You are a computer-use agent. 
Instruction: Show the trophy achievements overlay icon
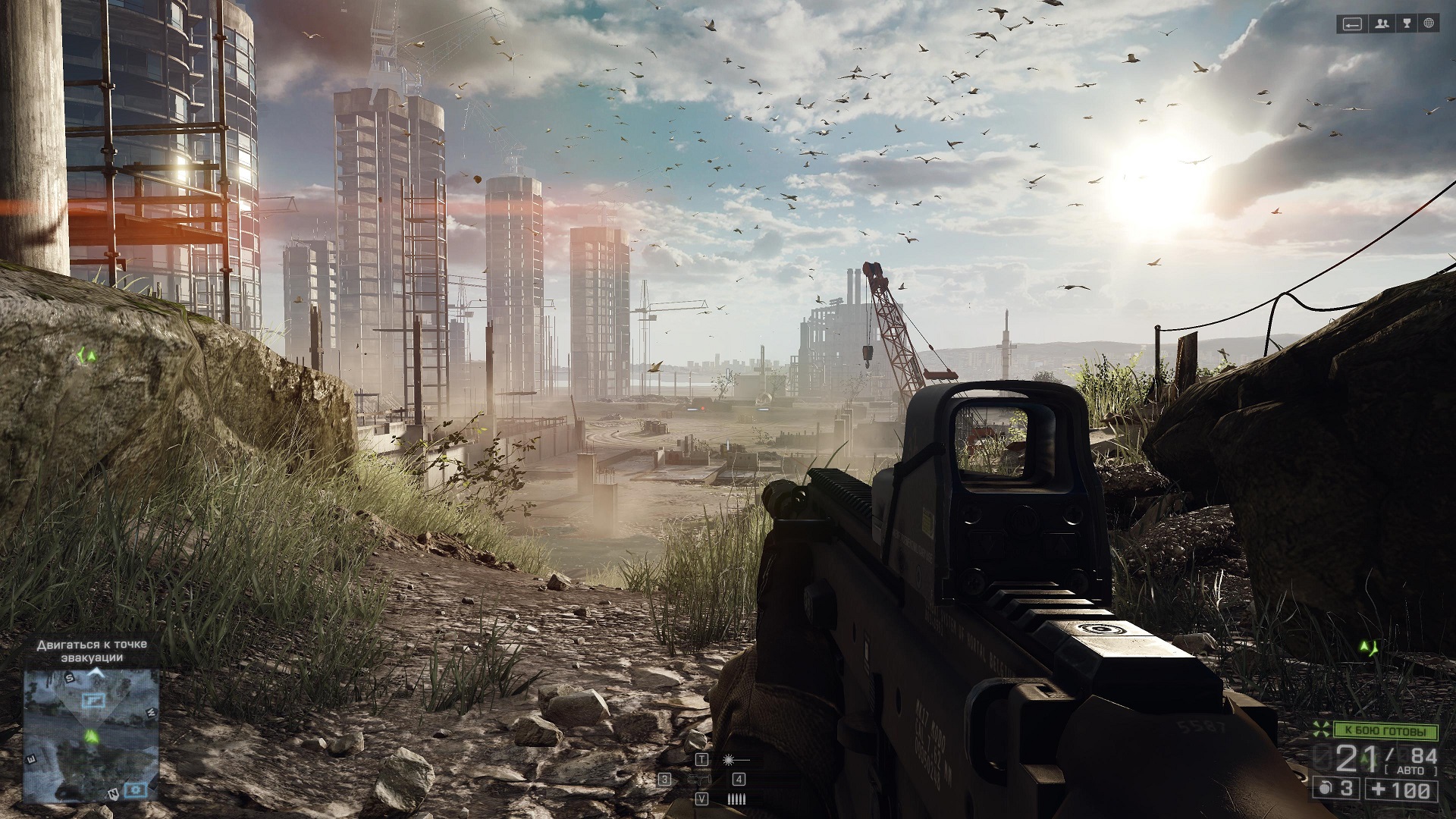[x=1406, y=24]
